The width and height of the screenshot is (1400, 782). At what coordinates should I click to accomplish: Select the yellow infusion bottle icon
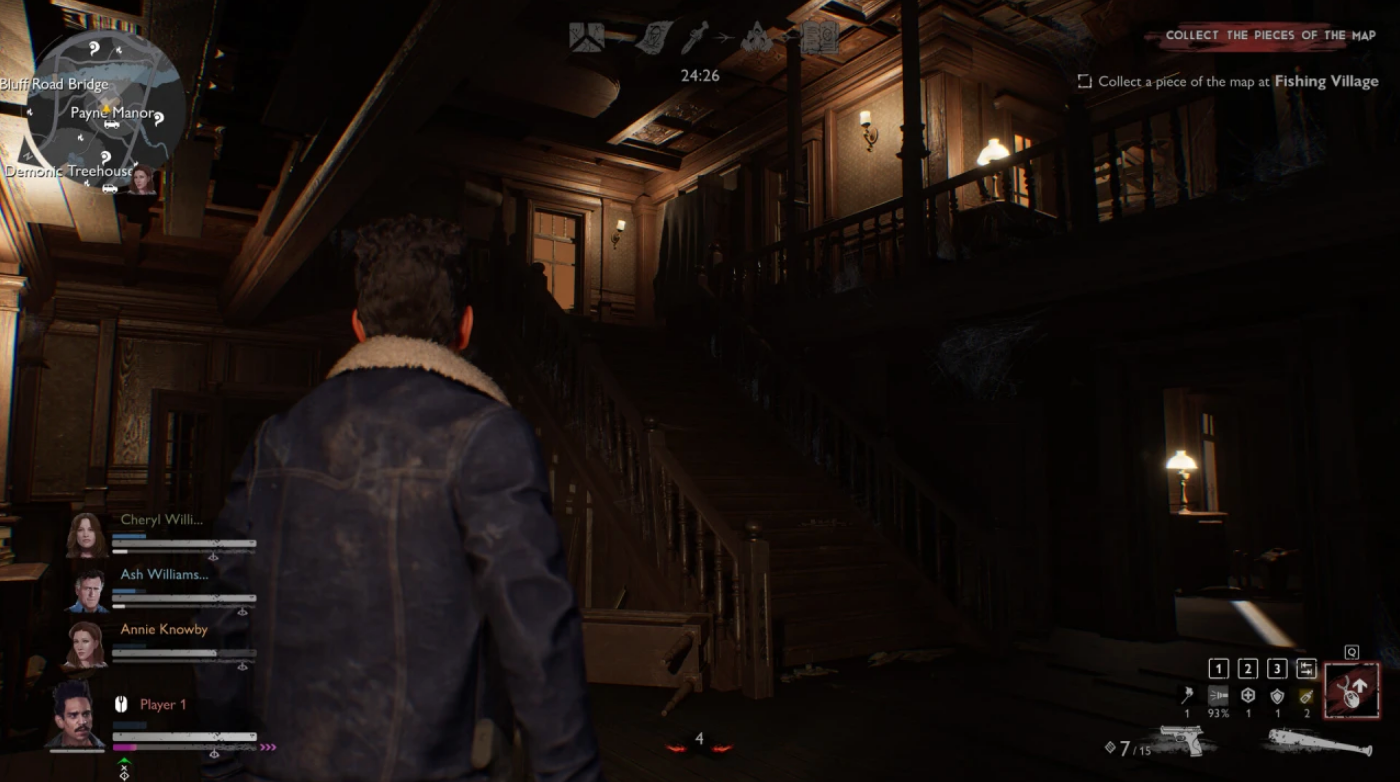[x=1306, y=697]
